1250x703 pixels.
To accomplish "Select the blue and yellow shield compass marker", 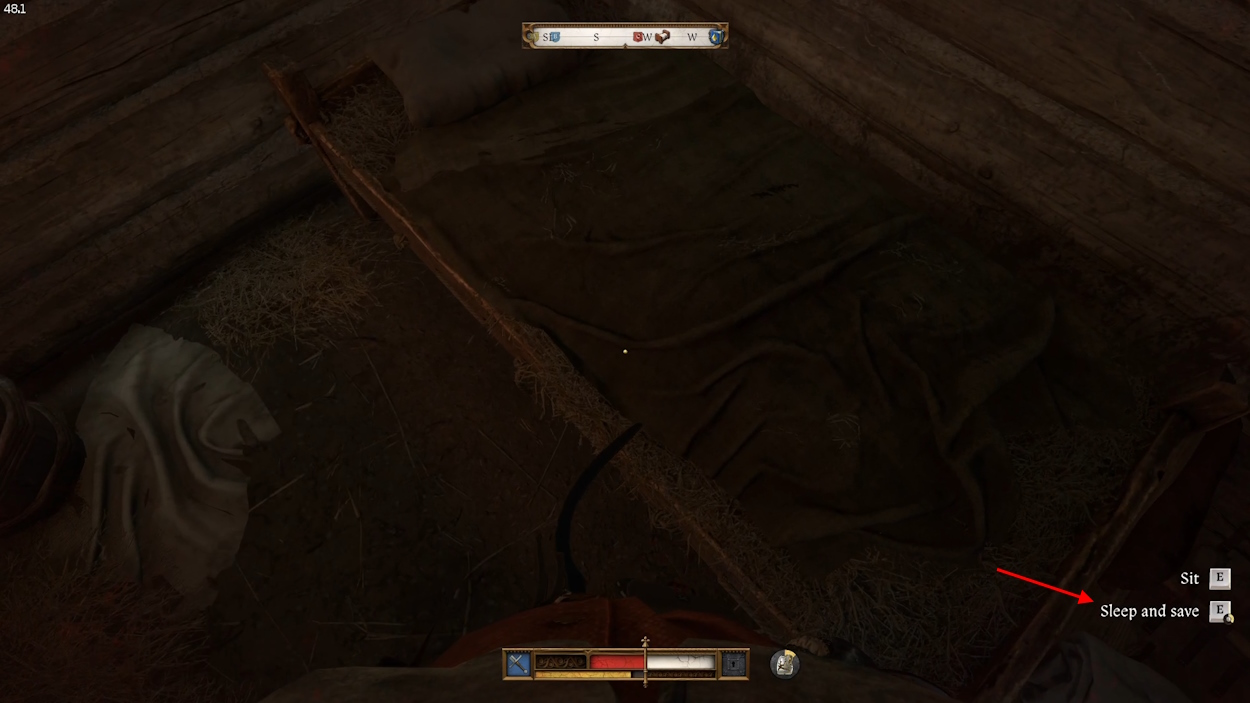I will (x=714, y=37).
